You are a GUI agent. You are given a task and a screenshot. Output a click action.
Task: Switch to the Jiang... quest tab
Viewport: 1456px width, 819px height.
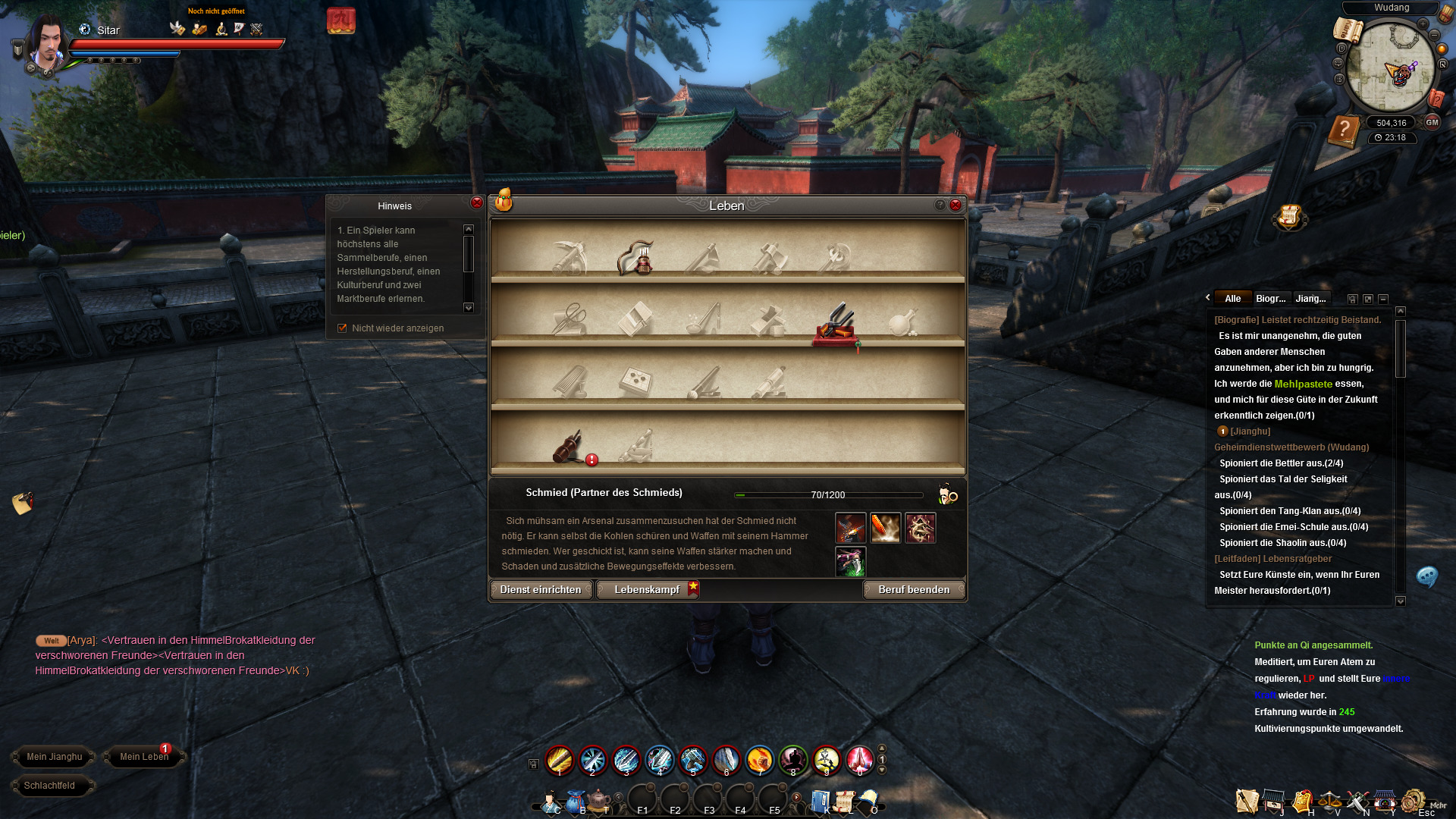click(x=1310, y=299)
